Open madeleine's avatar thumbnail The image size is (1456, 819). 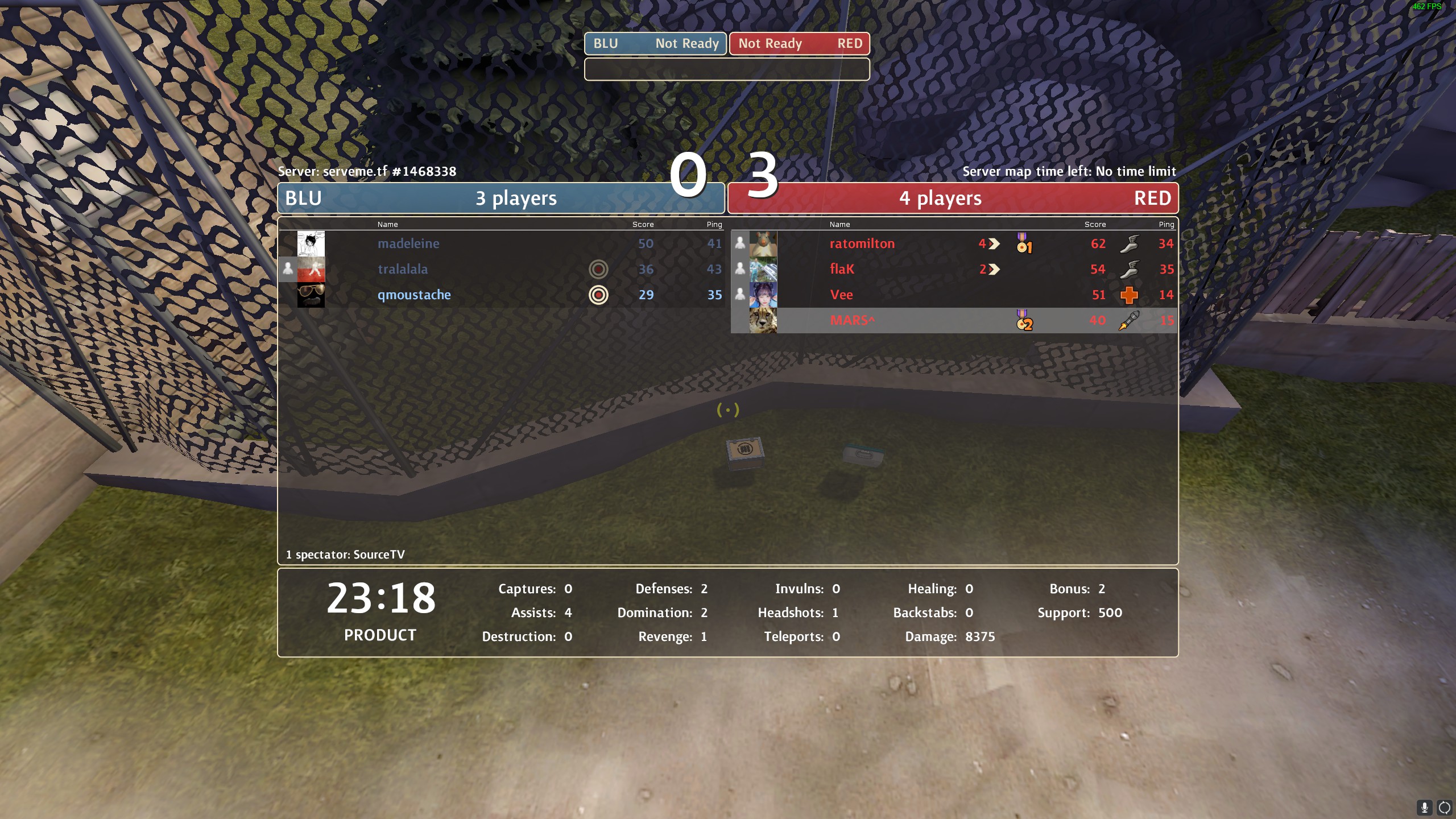[x=311, y=243]
